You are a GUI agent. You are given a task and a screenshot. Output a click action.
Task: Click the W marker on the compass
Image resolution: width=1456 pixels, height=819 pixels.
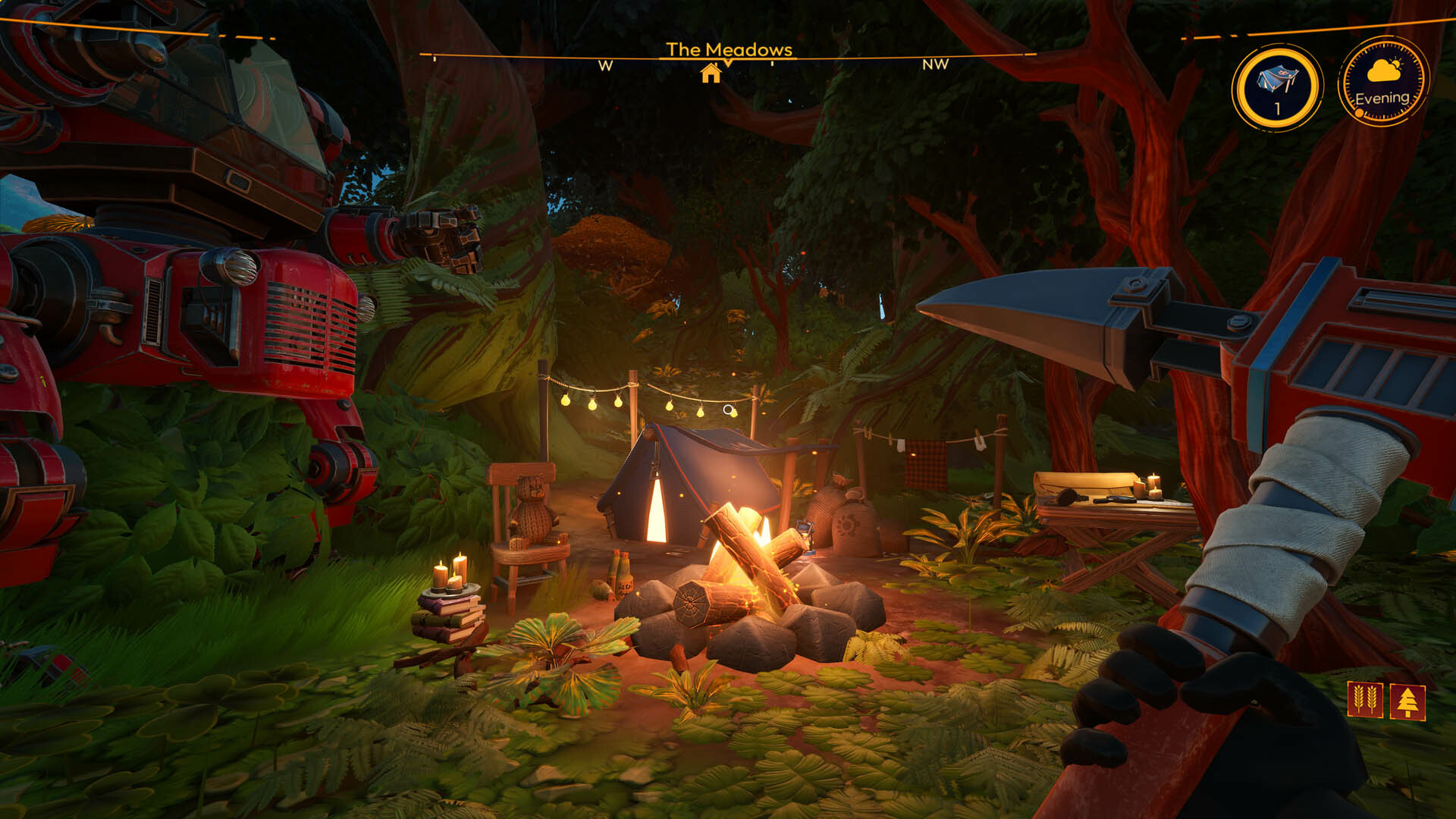coord(604,67)
